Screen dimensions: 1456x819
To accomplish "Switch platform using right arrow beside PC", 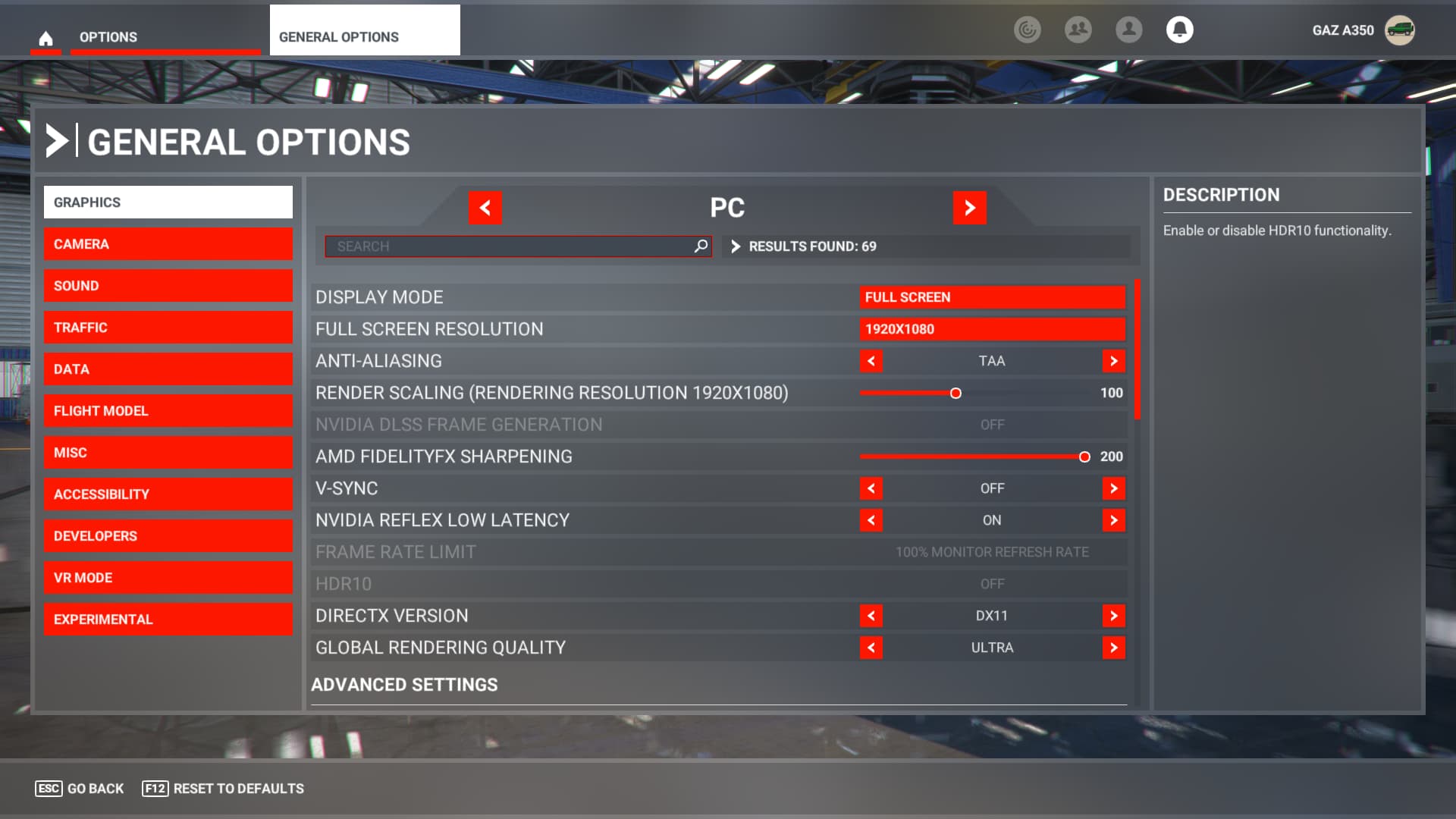I will (970, 208).
